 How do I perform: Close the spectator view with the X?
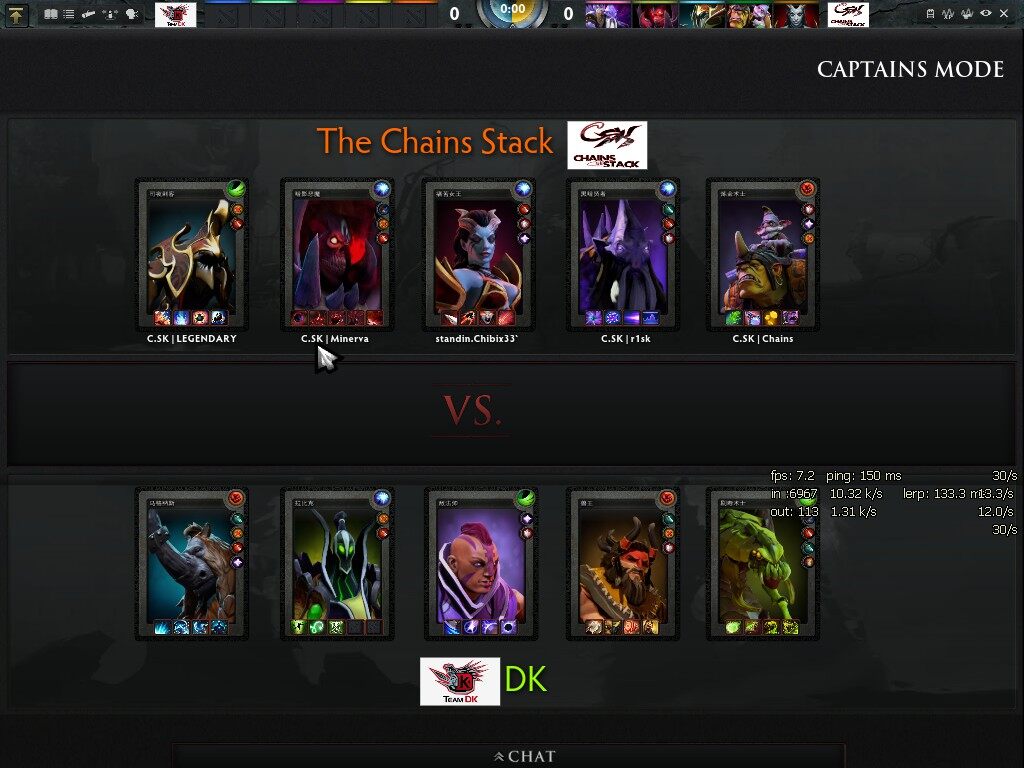click(x=1005, y=13)
